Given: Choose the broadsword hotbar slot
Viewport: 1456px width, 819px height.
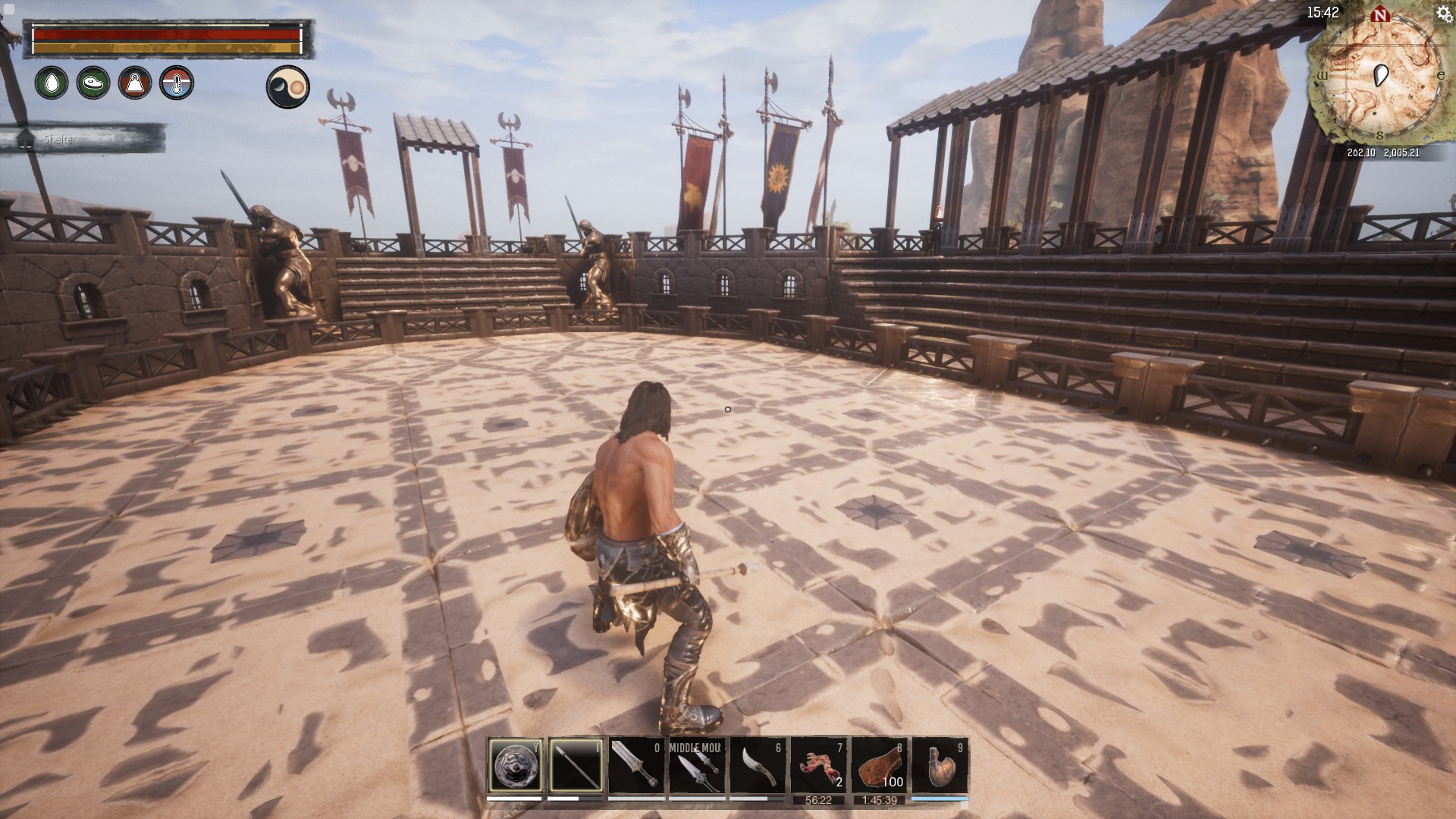Looking at the screenshot, I should [636, 766].
